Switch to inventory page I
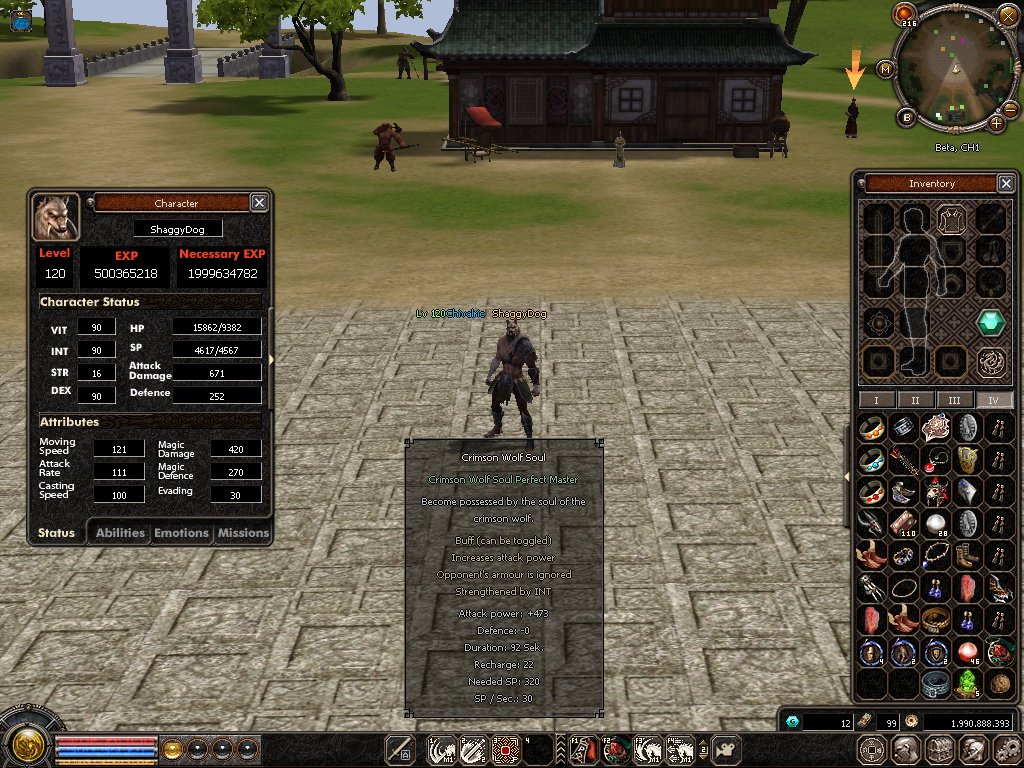Screen dimensions: 1024x768 (876, 399)
